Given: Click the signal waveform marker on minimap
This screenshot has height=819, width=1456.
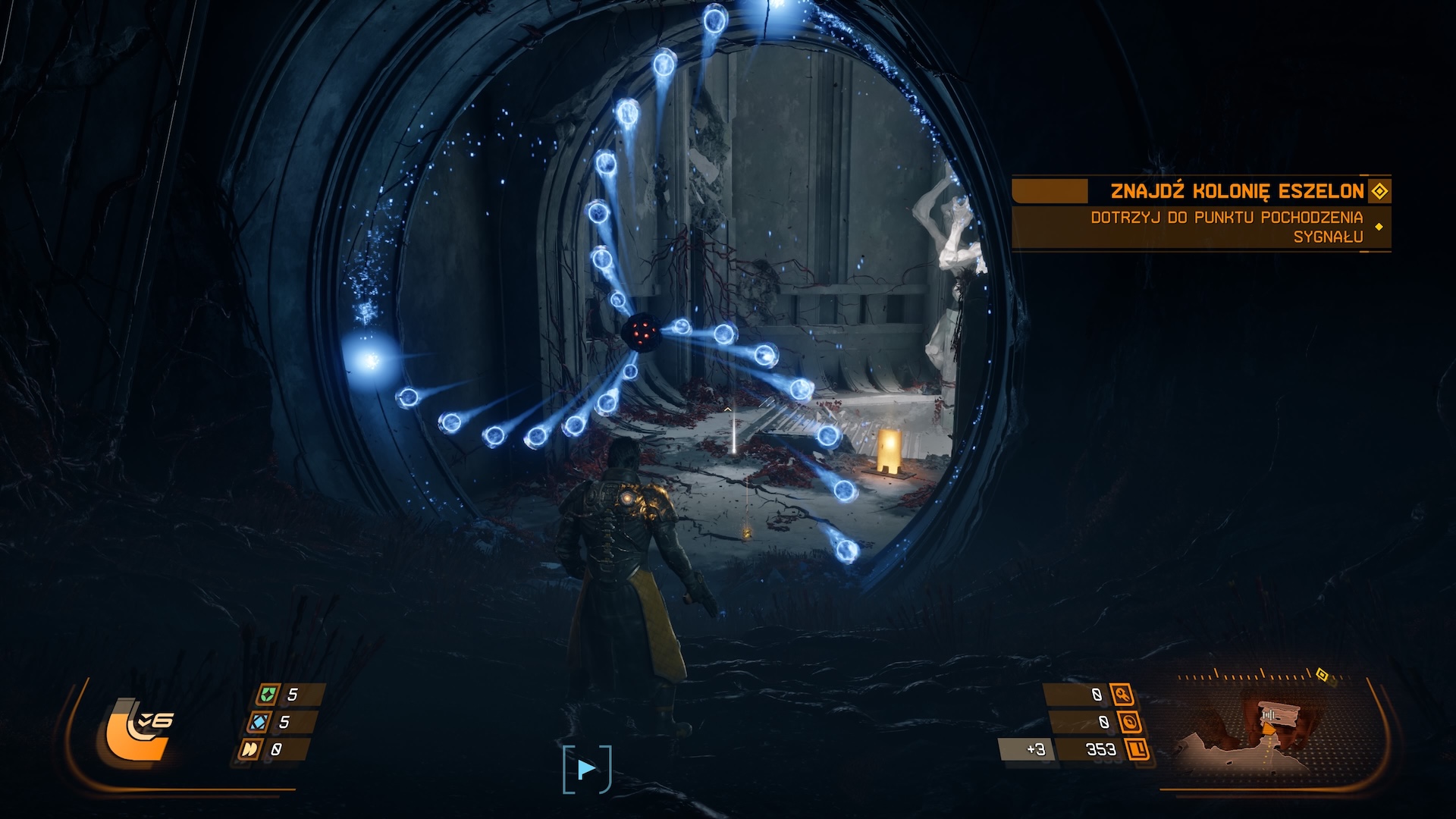Looking at the screenshot, I should tap(1268, 715).
